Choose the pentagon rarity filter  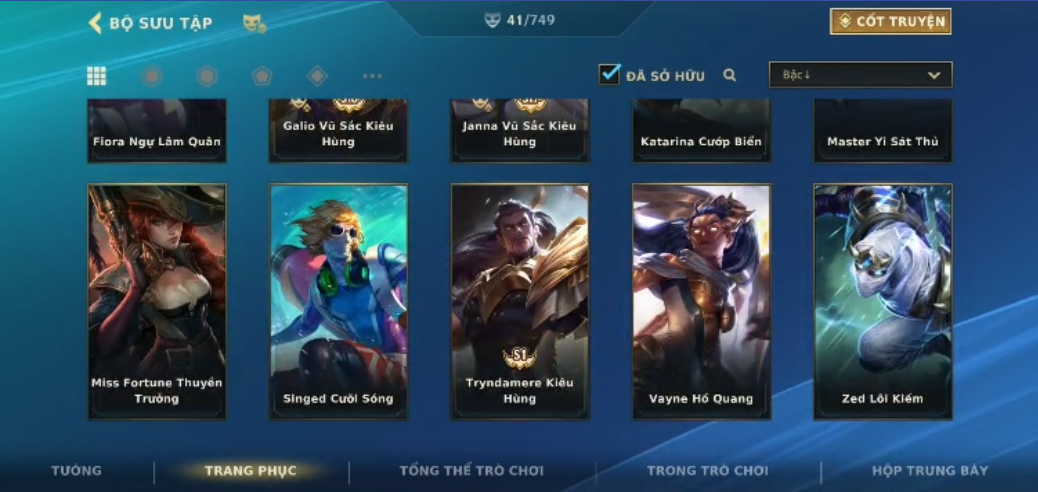tap(262, 76)
